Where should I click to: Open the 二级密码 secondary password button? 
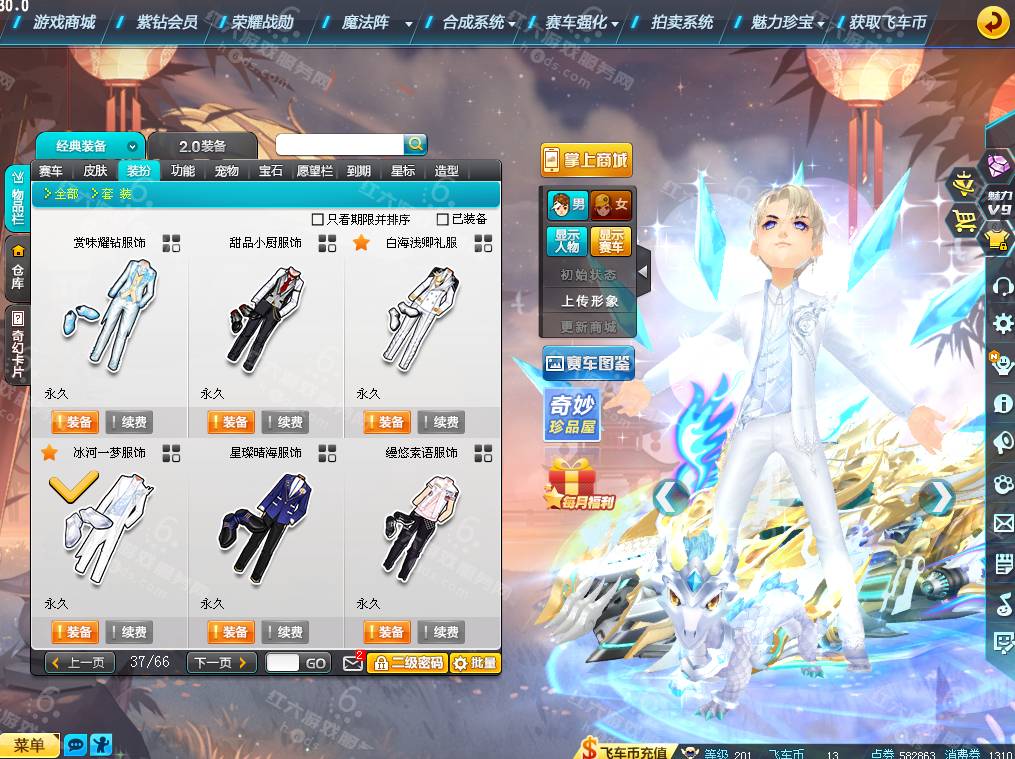click(x=407, y=663)
